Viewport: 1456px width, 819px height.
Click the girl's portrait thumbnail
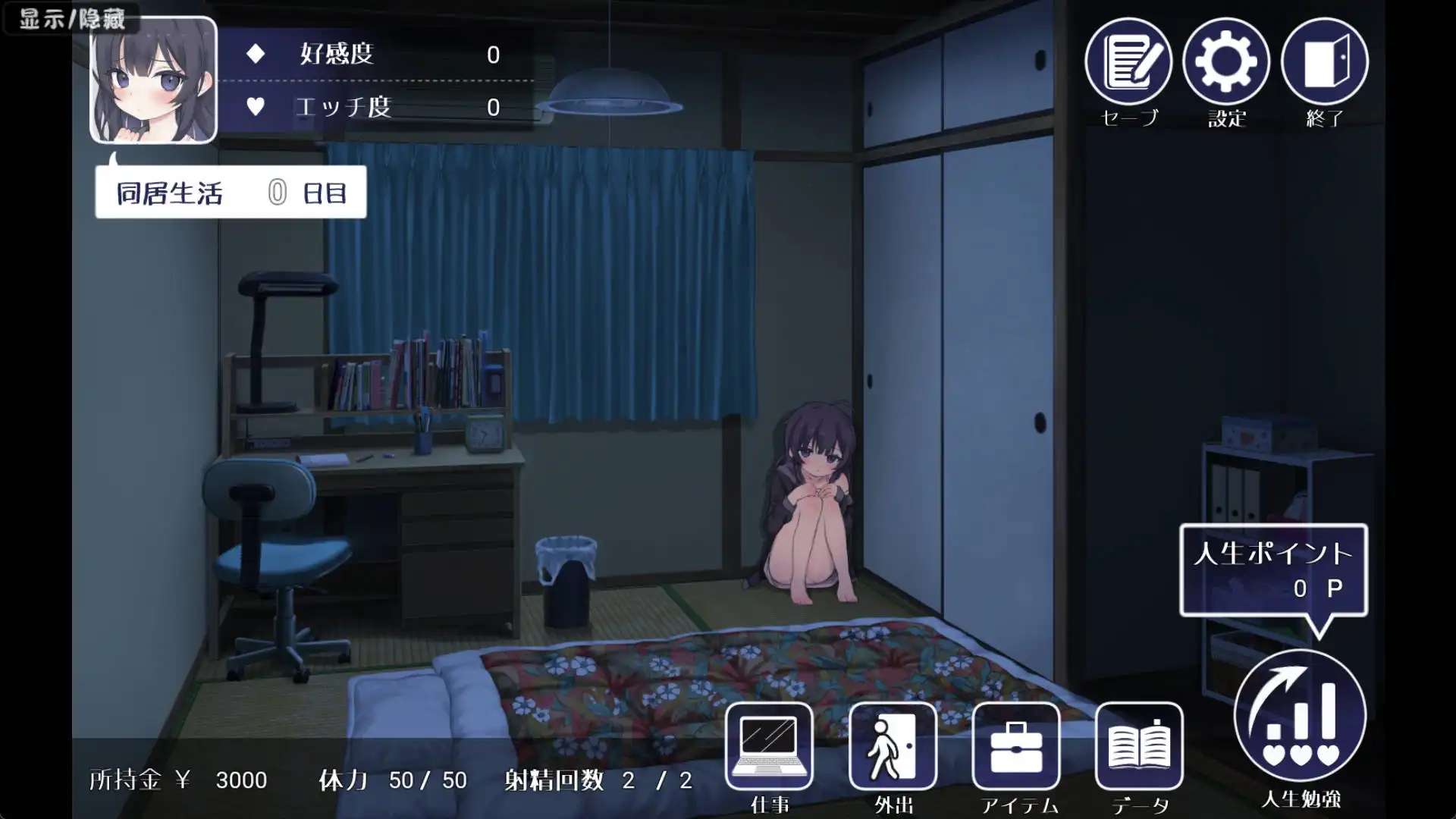[154, 80]
